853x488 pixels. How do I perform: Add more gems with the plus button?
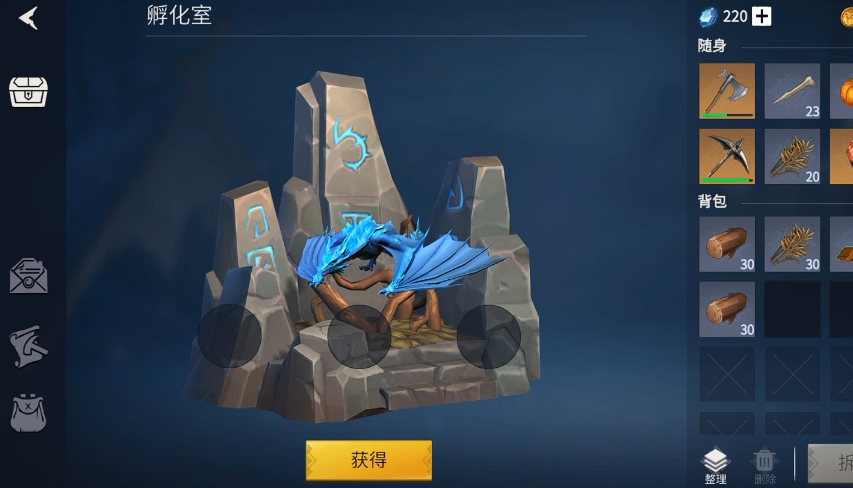tap(762, 16)
